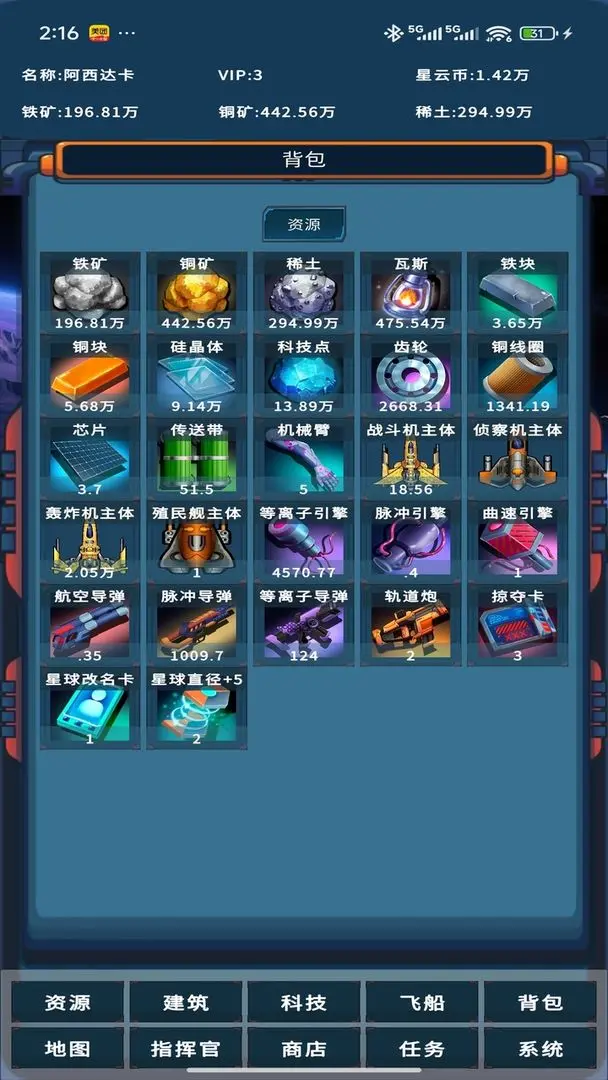Show the 地图 (Map) screen
This screenshot has height=1080, width=608.
[x=68, y=1049]
